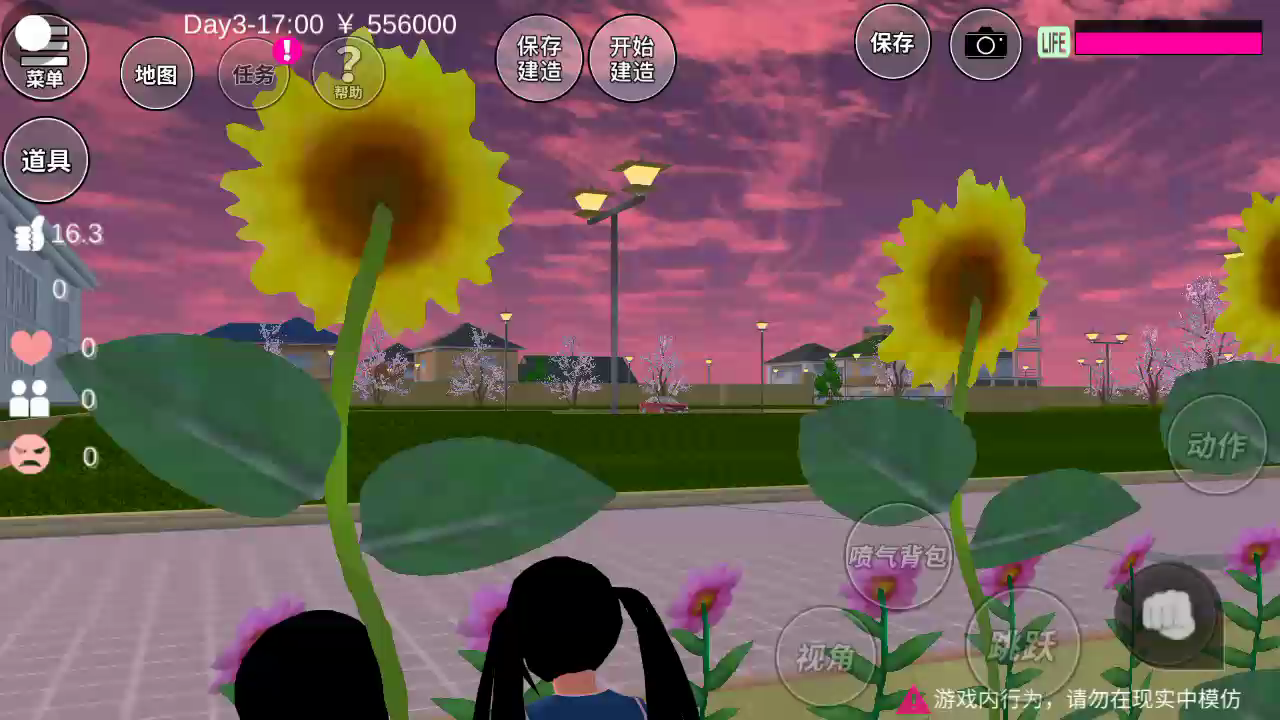Viewport: 1280px width, 720px height.
Task: Choose 开始建造 to start building
Action: (632, 58)
